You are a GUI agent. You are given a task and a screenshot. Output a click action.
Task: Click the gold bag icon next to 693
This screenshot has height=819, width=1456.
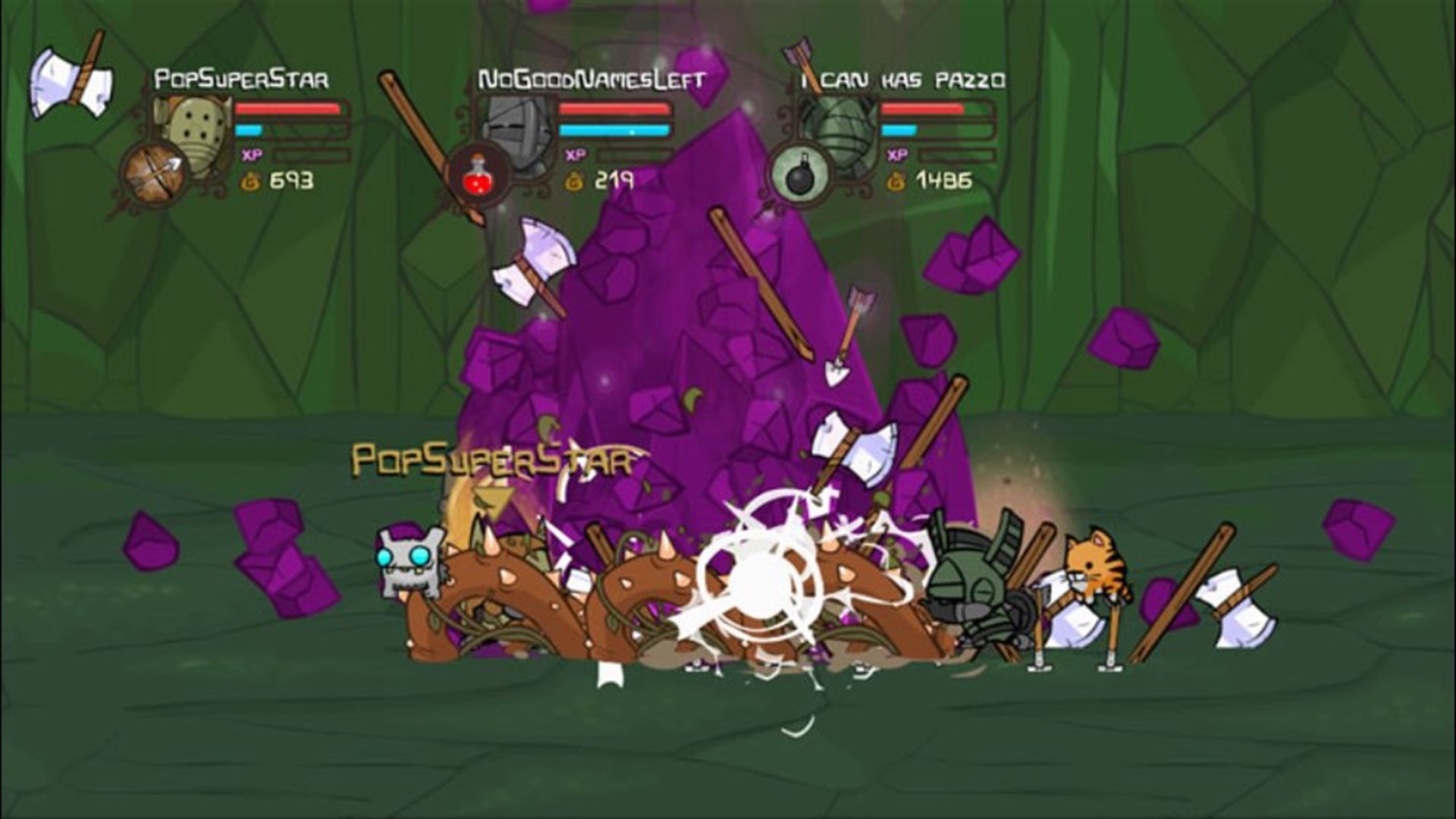coord(251,180)
